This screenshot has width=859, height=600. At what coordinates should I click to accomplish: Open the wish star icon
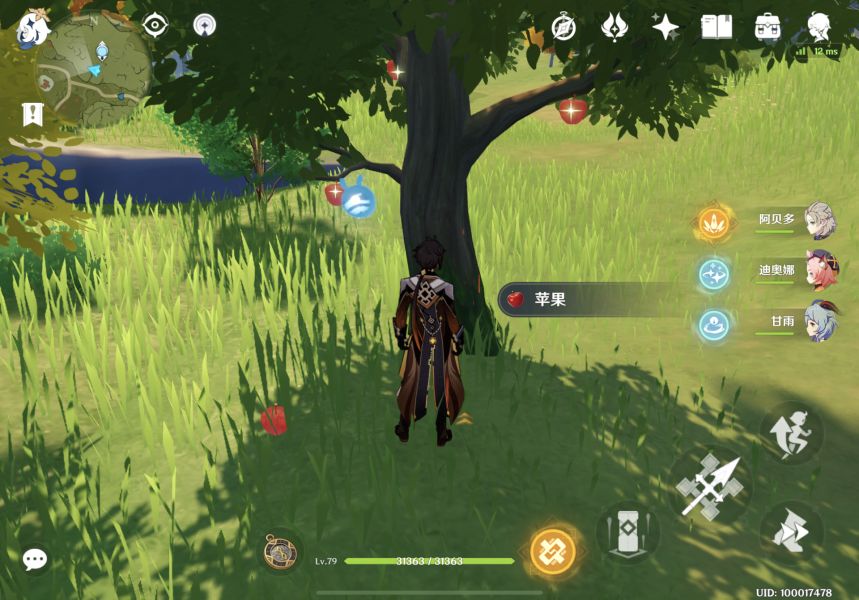pos(665,27)
